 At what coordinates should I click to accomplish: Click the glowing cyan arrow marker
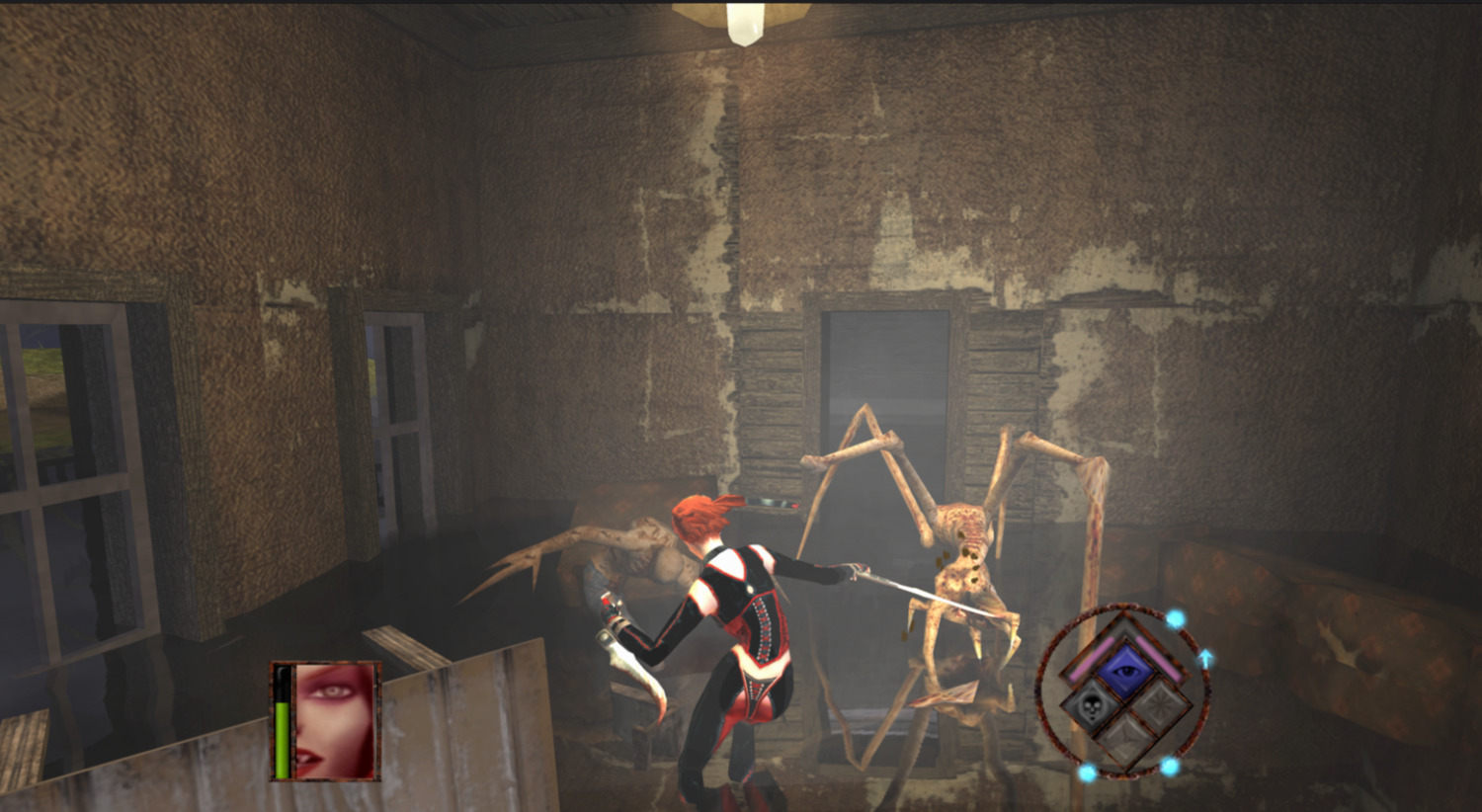coord(1205,657)
